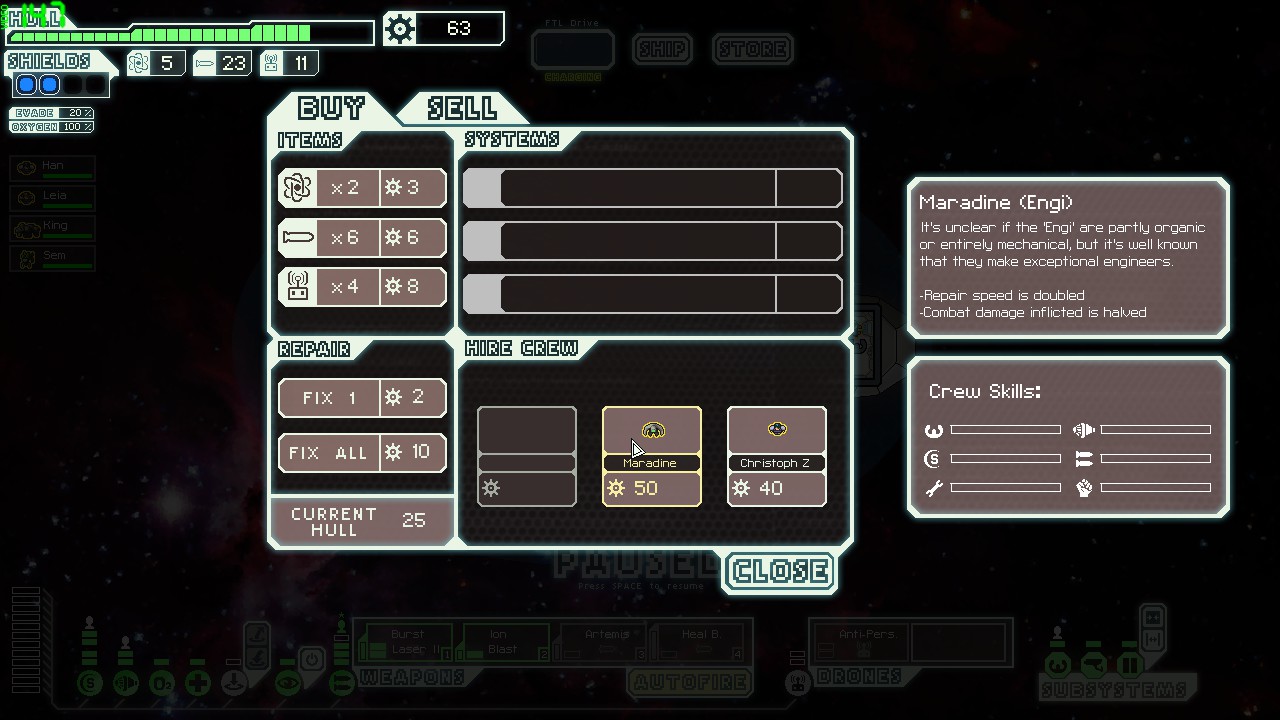Open the Ship menu button
Image resolution: width=1280 pixels, height=720 pixels.
662,49
